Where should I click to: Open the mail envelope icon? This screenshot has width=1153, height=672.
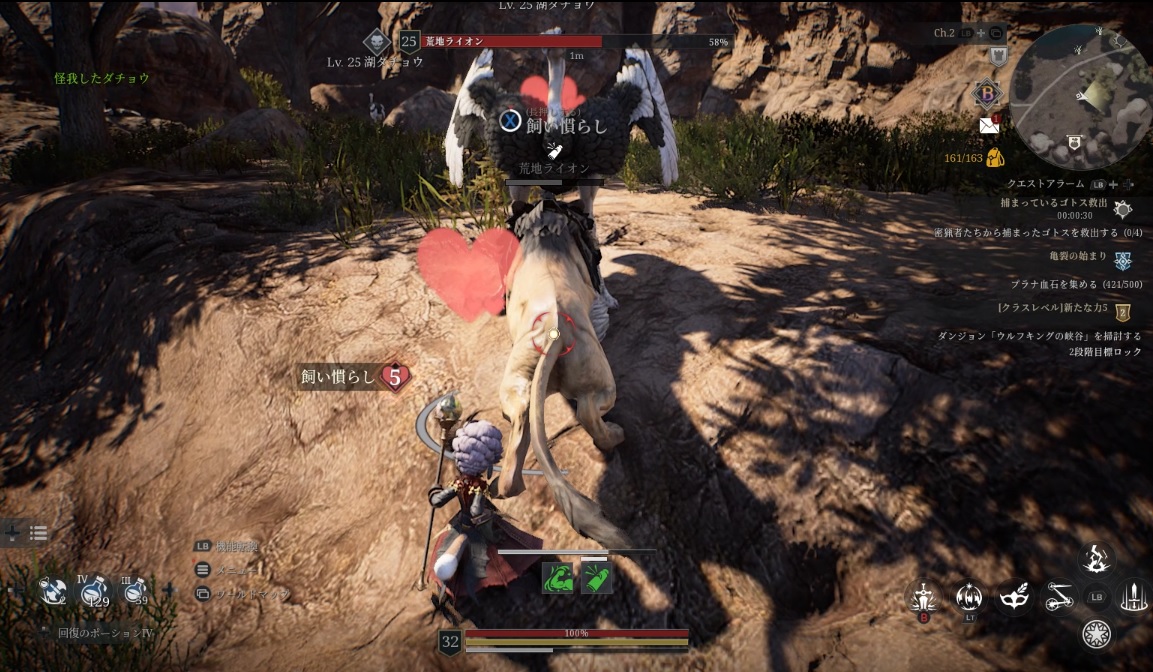[x=989, y=125]
